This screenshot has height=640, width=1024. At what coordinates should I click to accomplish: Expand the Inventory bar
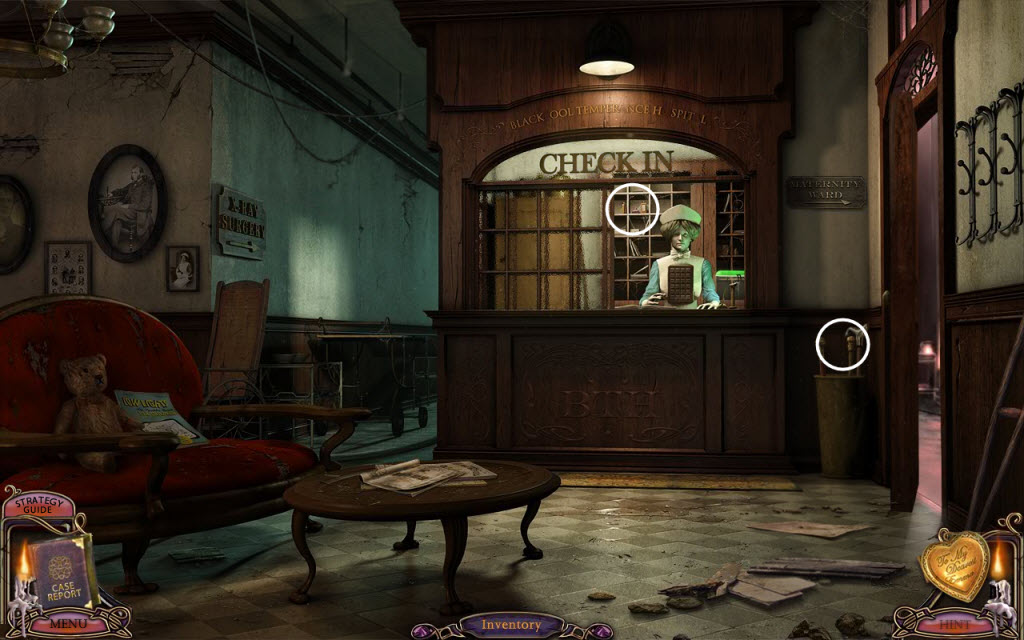point(511,625)
